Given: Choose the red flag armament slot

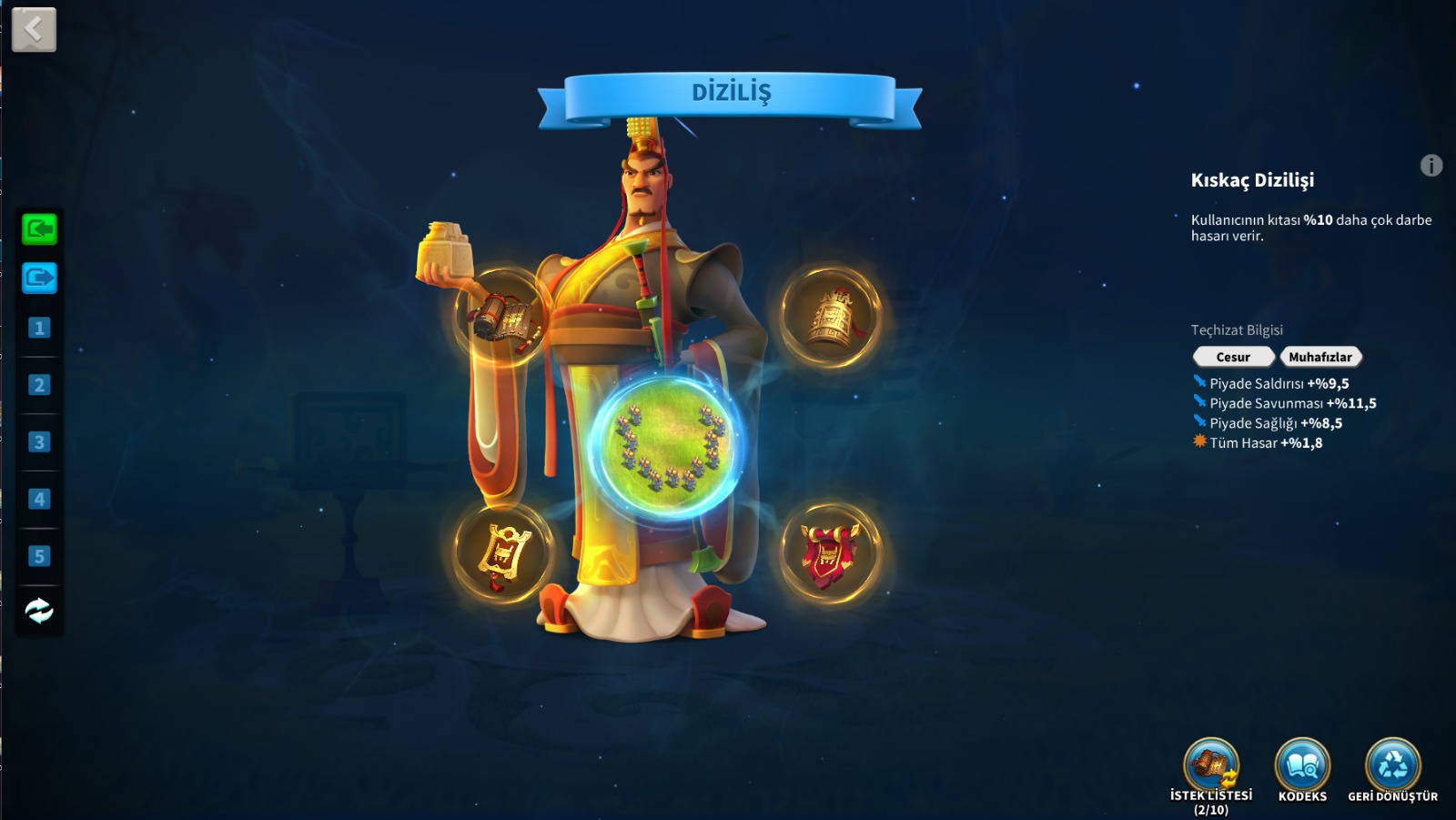Looking at the screenshot, I should pos(829,552).
